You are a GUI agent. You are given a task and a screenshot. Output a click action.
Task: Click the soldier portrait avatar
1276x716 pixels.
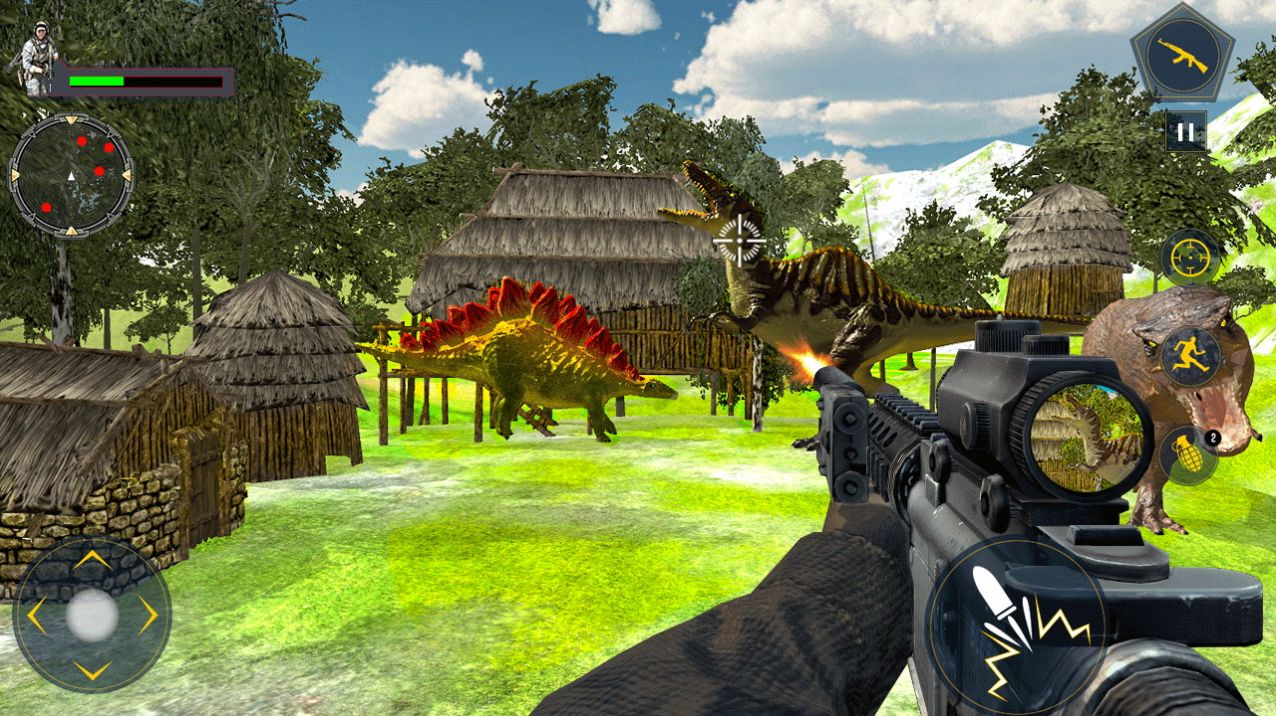pyautogui.click(x=35, y=59)
